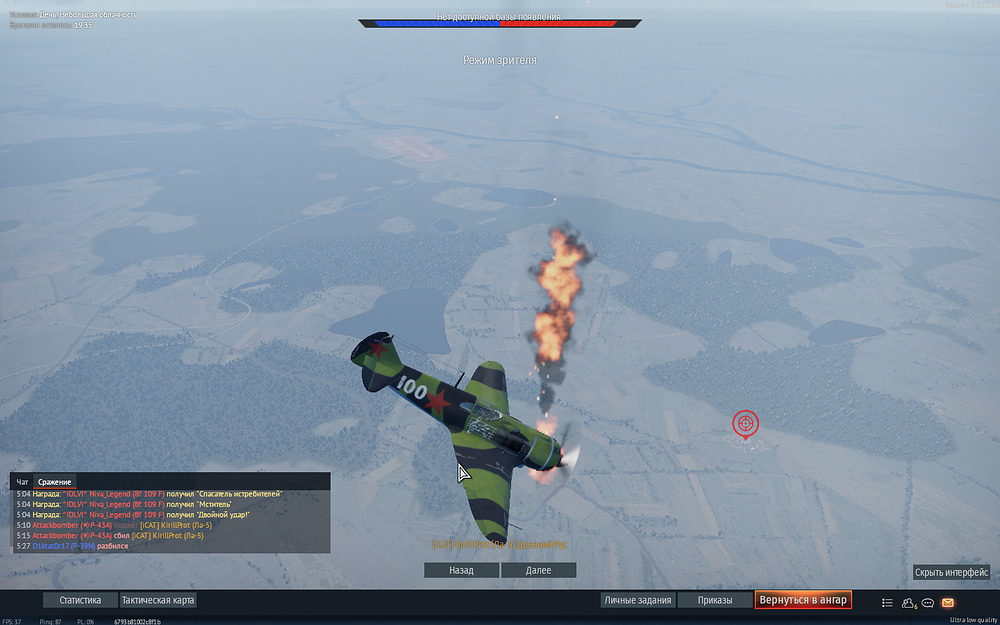1000x625 pixels.
Task: Open the Статистика panel
Action: tap(80, 601)
